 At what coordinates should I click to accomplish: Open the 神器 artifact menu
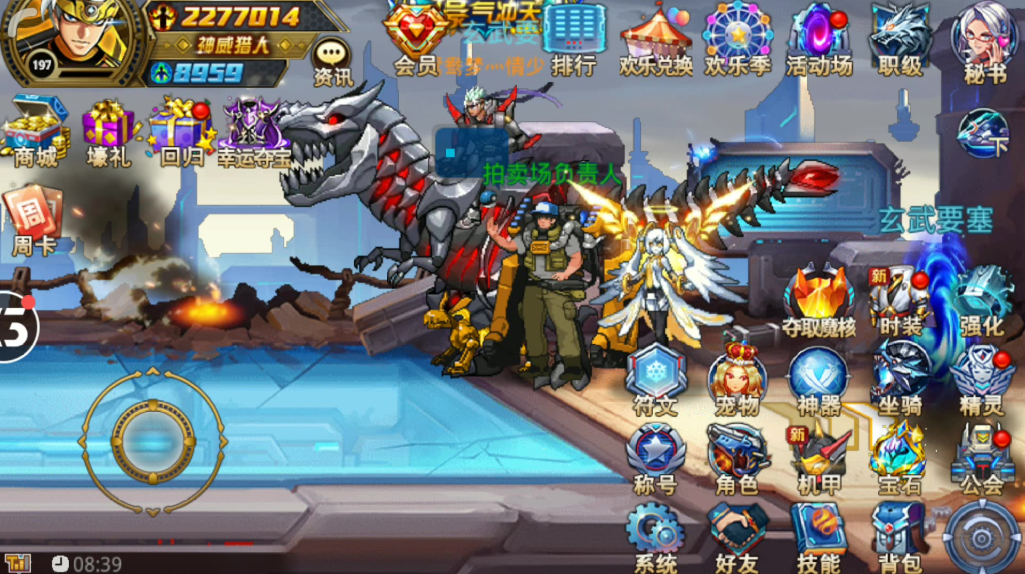click(819, 380)
